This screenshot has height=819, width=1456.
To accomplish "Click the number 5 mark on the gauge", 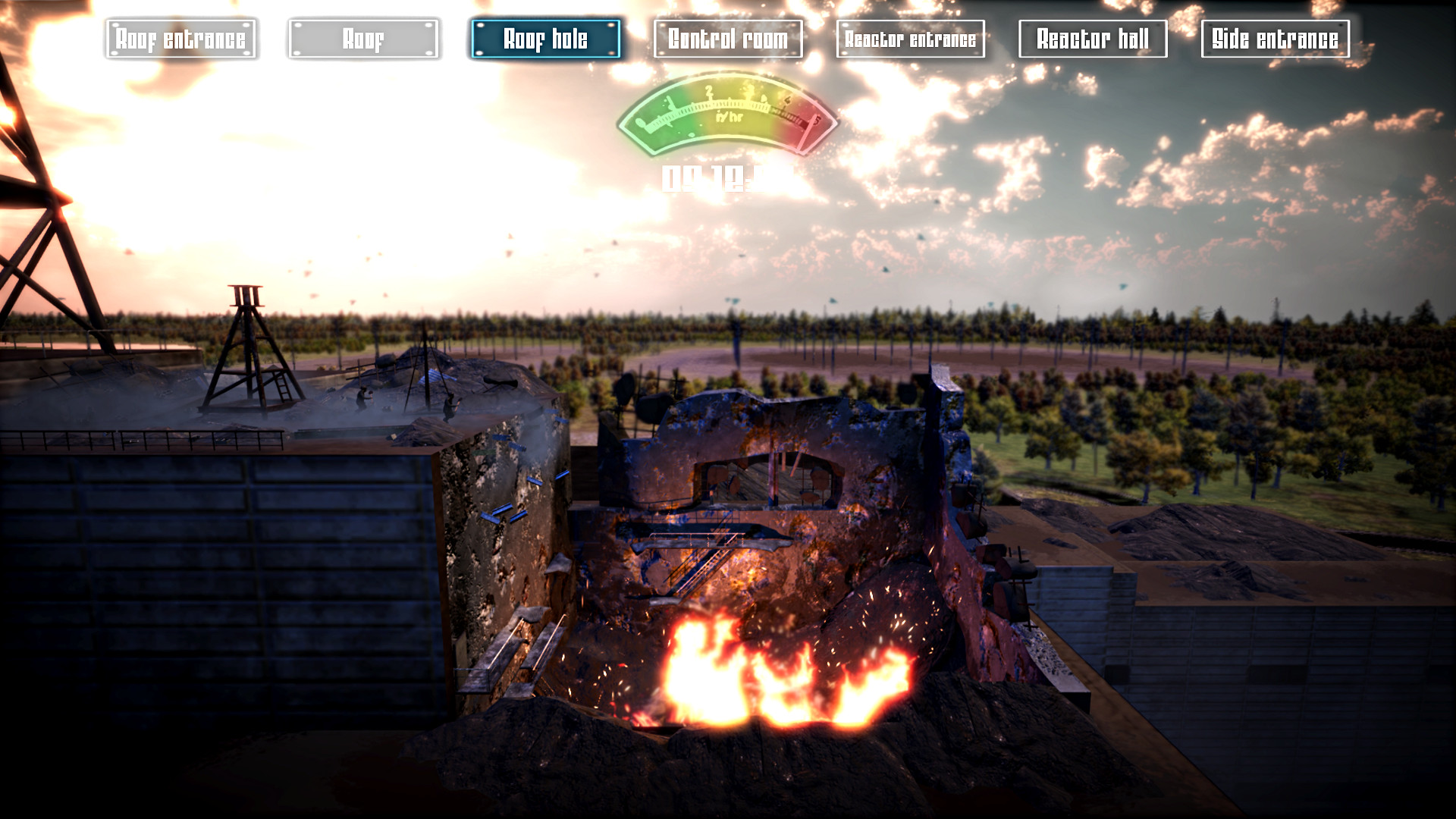I will coord(817,120).
